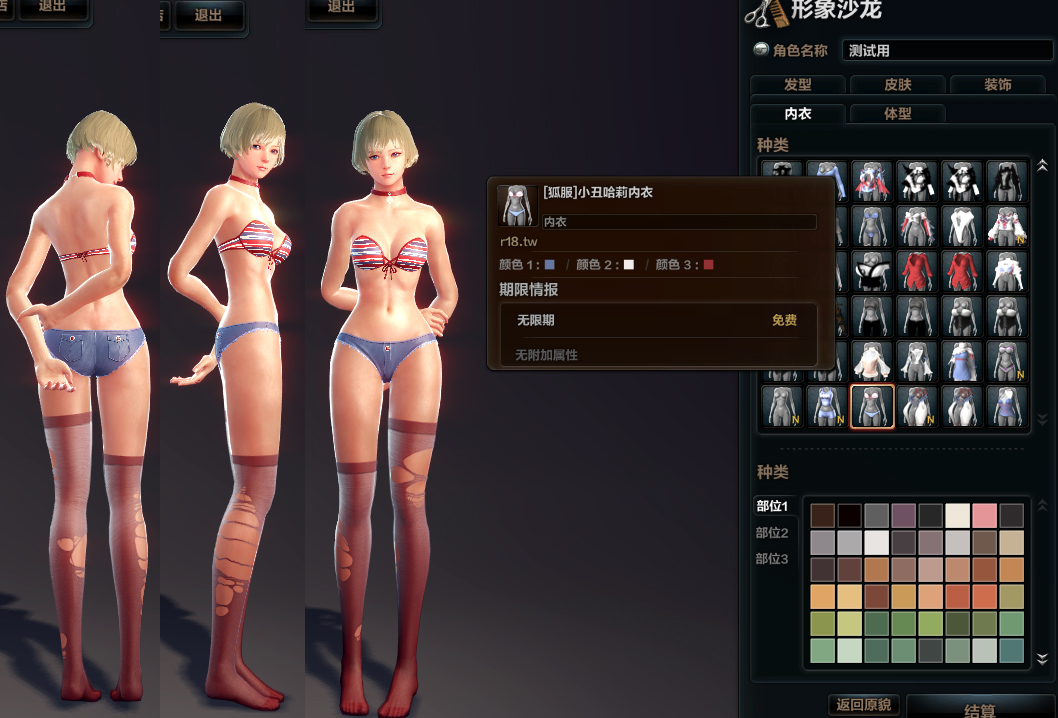This screenshot has width=1058, height=718.
Task: Open the 皮肤 skin tab
Action: pos(897,85)
